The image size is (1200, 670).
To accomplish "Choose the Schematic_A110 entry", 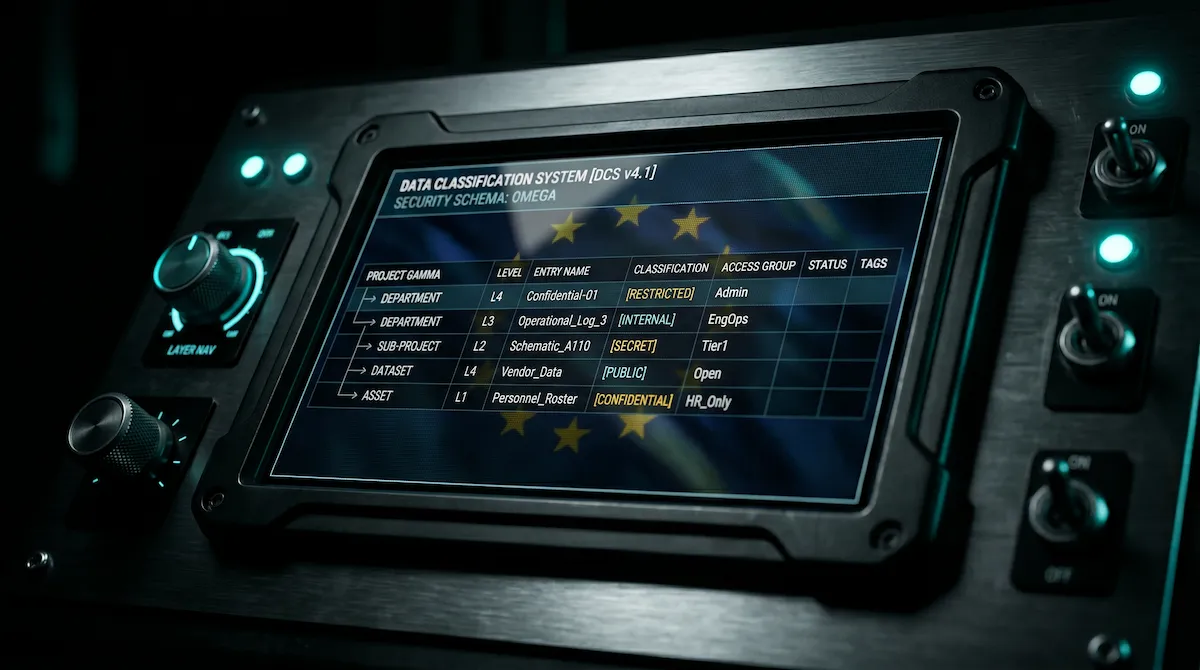I will click(549, 346).
